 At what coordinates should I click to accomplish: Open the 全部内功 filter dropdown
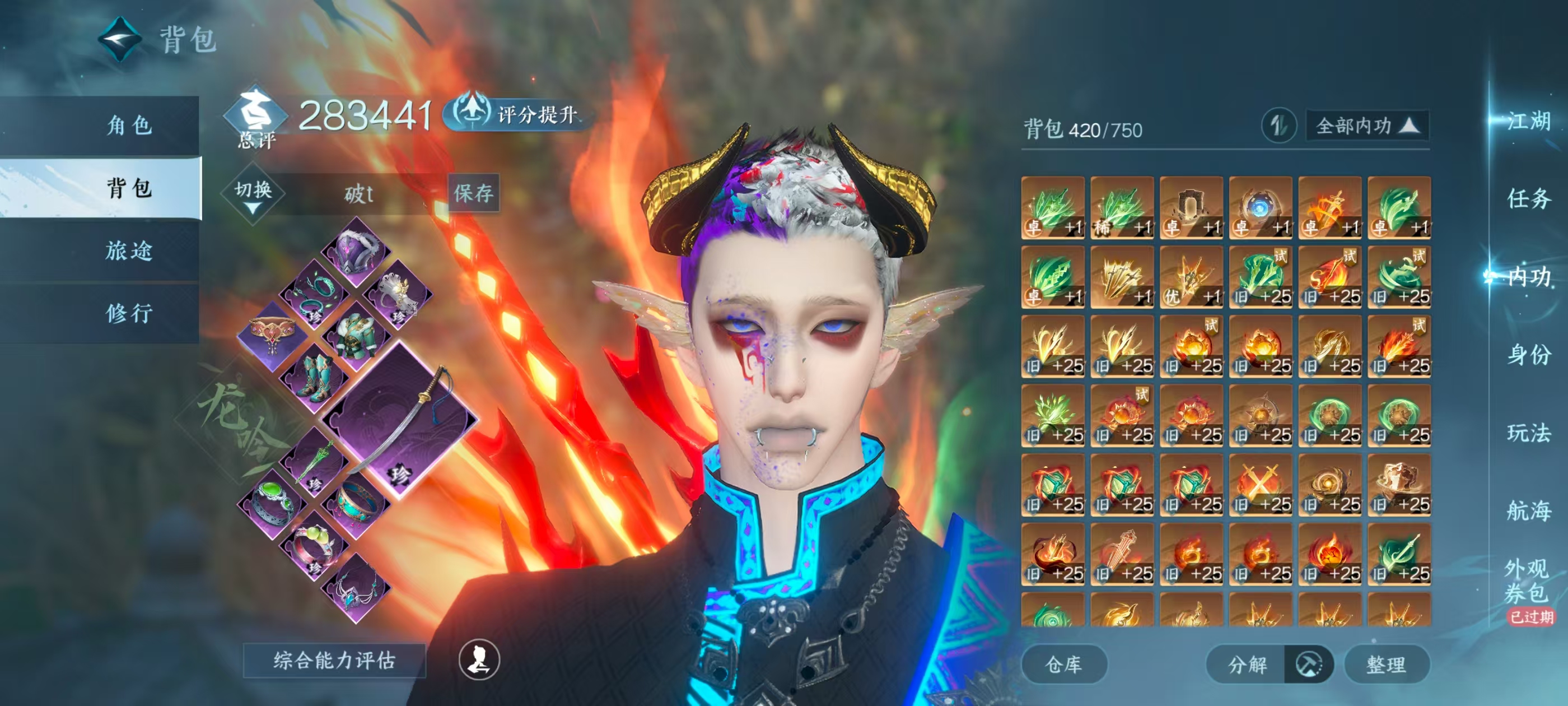(1366, 126)
